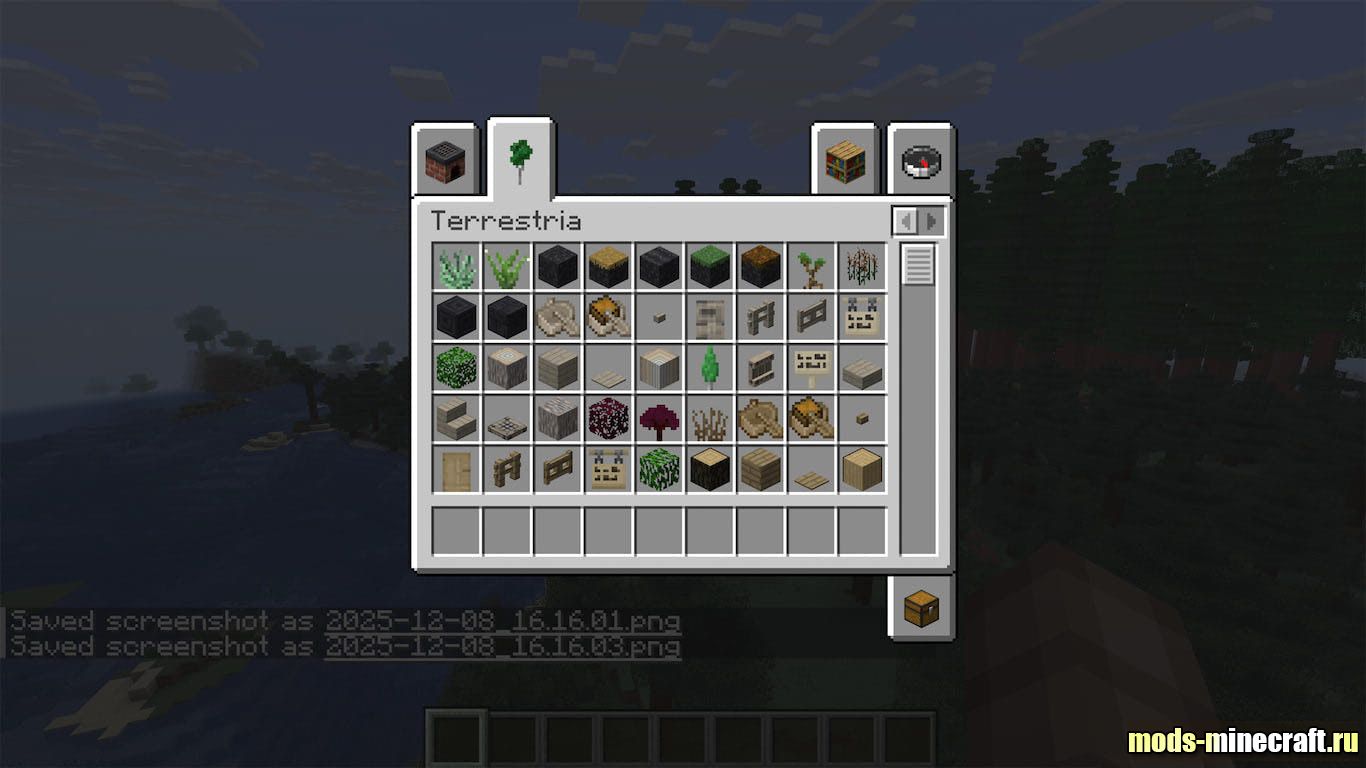Select the dry tan dead grass item
Viewport: 1366px width, 768px height.
click(x=710, y=419)
